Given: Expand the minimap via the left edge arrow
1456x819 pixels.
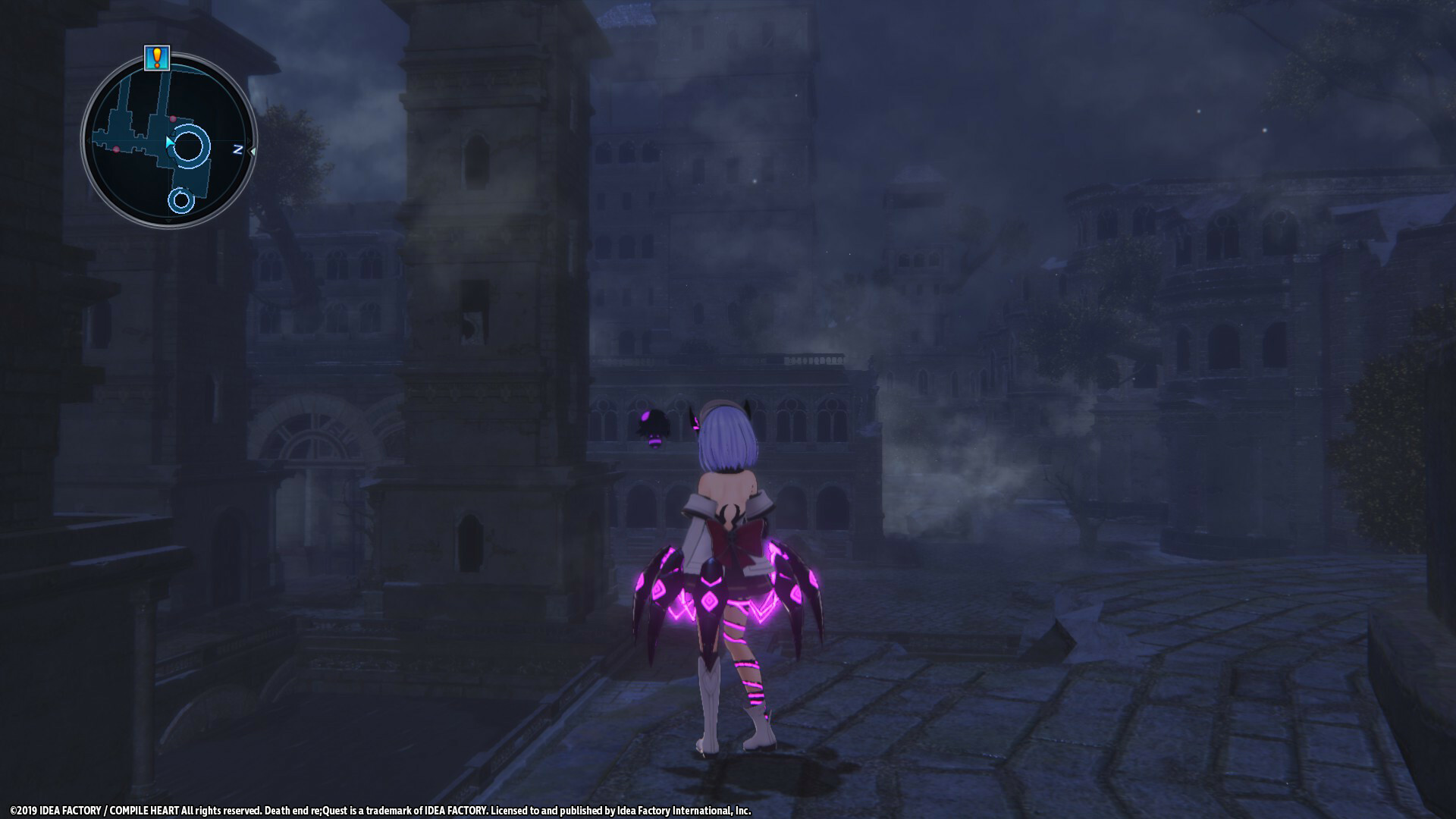Looking at the screenshot, I should tap(89, 140).
